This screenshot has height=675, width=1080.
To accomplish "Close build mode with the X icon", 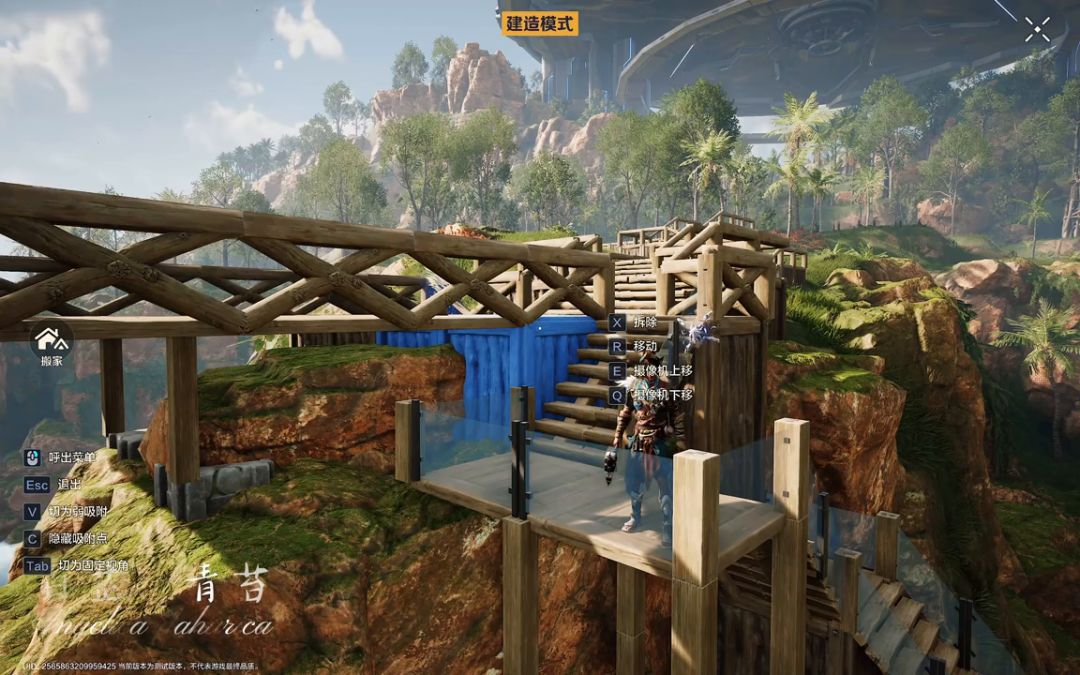I will [x=1037, y=29].
